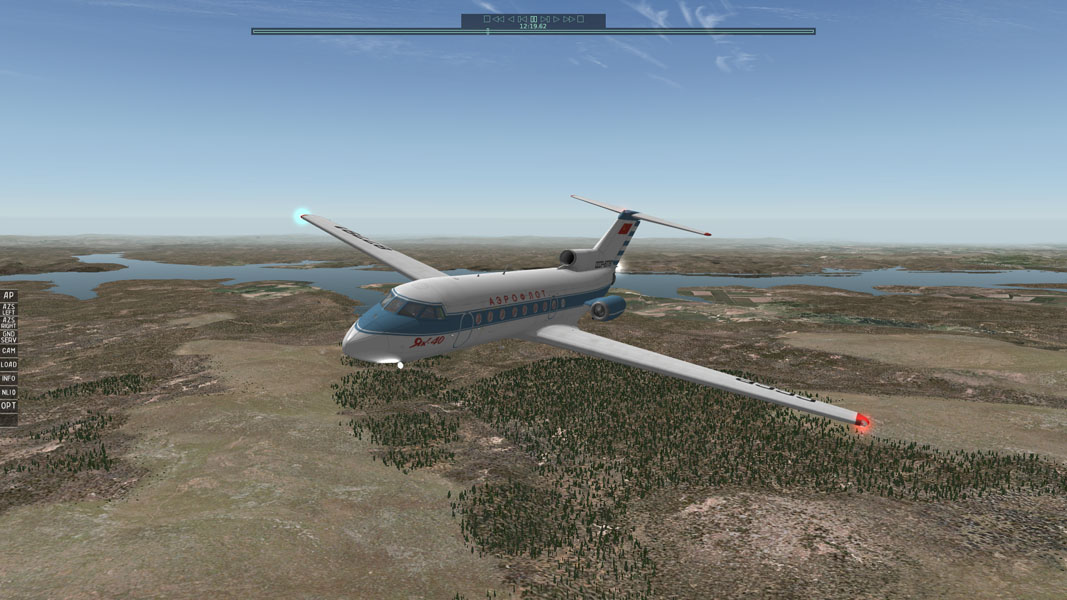This screenshot has height=600, width=1067.
Task: Toggle the AZS RIGHT panel
Action: (9, 323)
